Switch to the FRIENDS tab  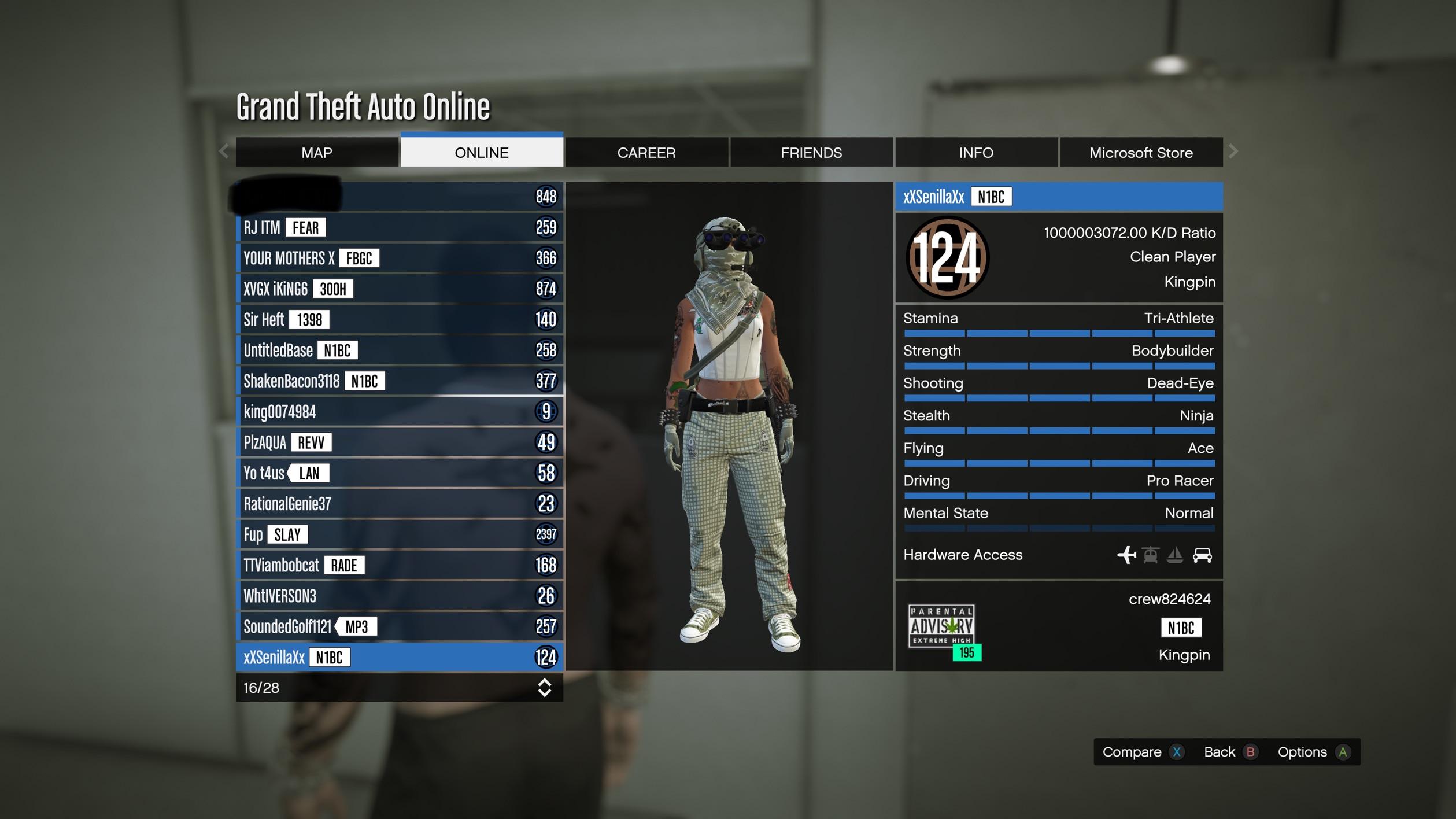click(x=812, y=152)
